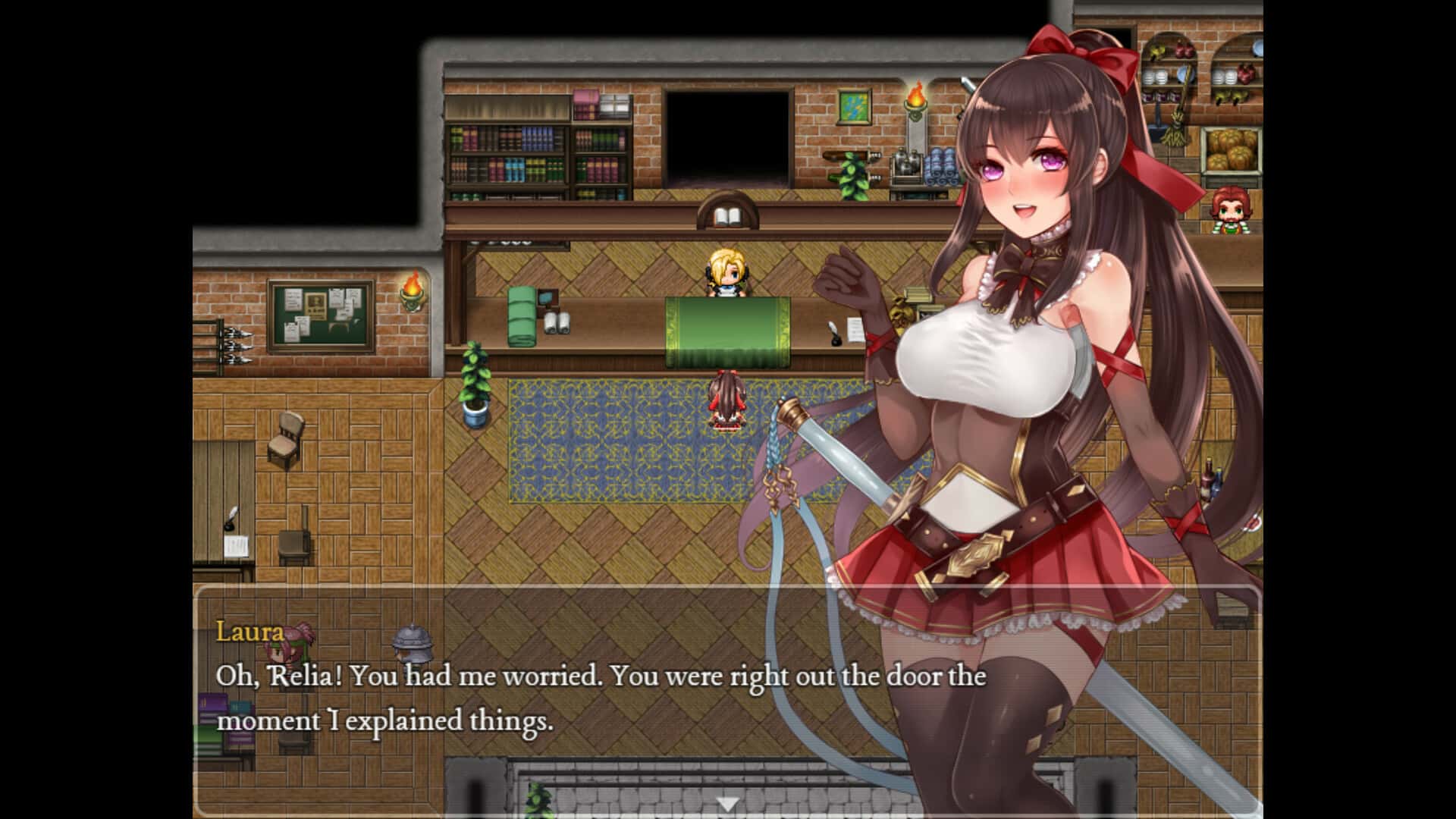This screenshot has height=819, width=1456.
Task: Click the flaming wall torch by the bulletin board
Action: pyautogui.click(x=412, y=290)
